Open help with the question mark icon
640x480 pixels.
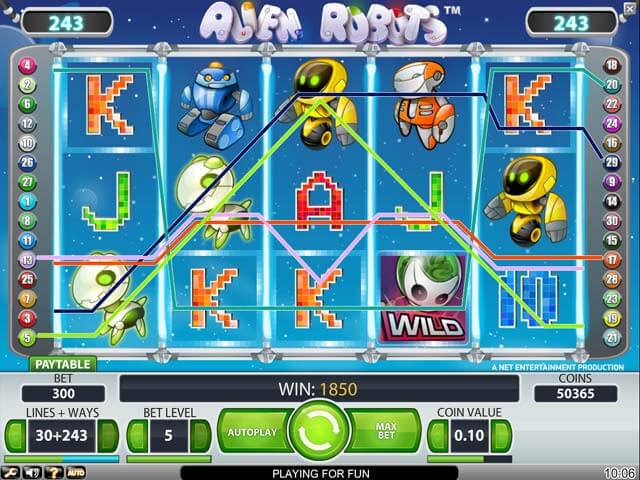click(53, 472)
